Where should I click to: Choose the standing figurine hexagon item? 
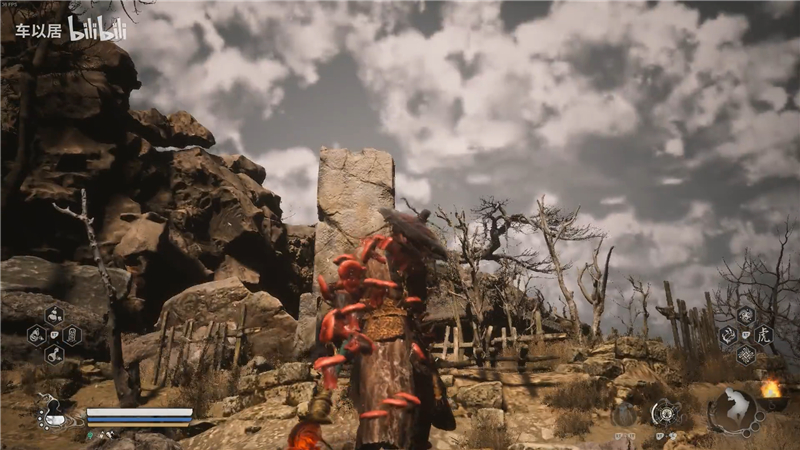[x=71, y=335]
